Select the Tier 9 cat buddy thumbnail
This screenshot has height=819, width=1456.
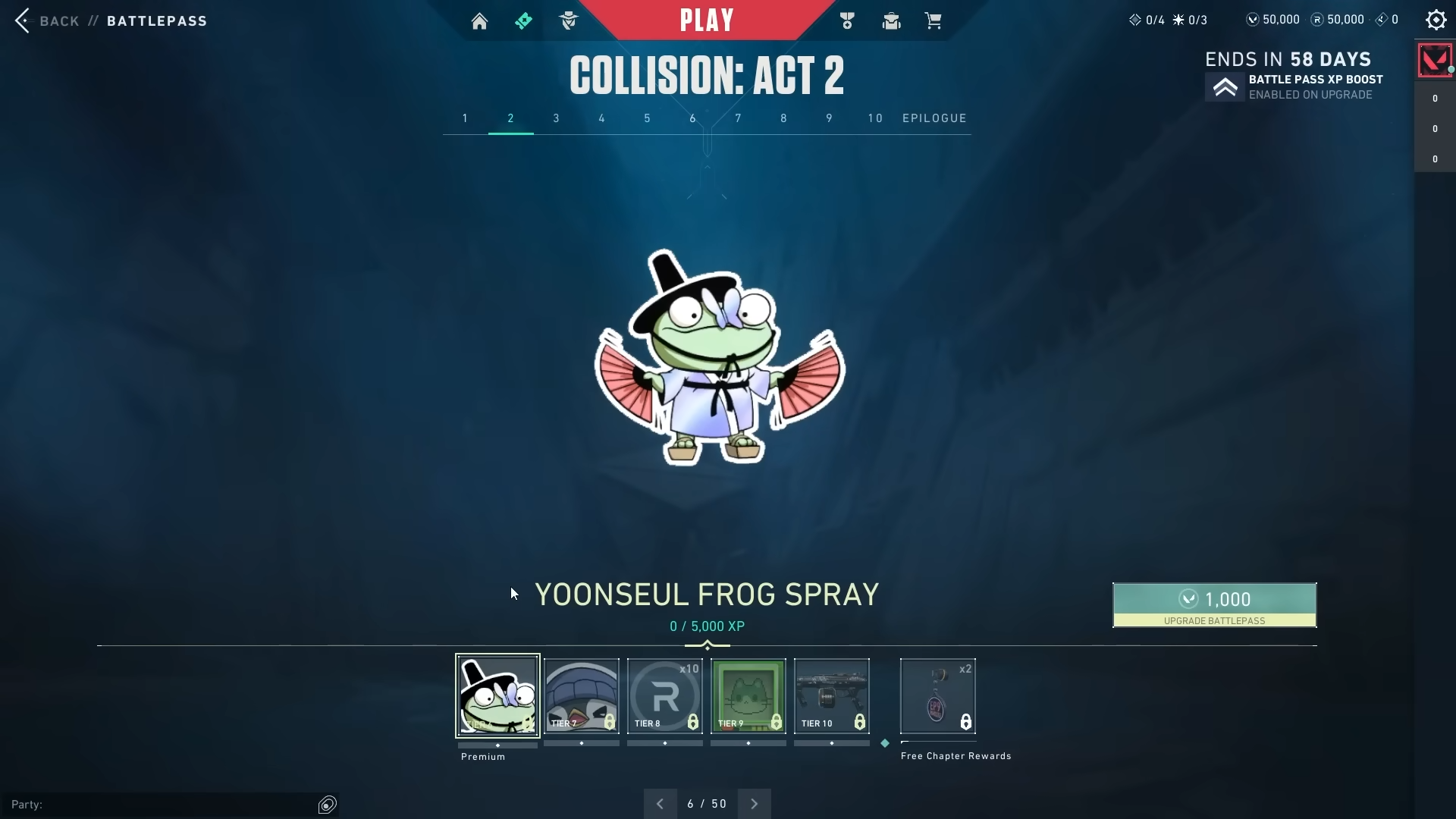tap(748, 695)
